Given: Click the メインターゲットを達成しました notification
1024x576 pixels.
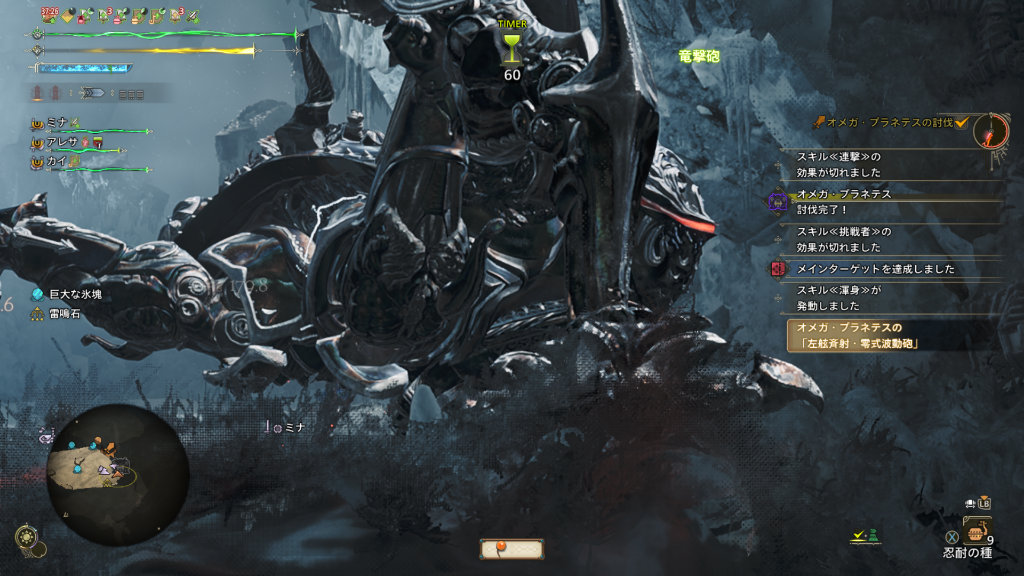Looking at the screenshot, I should [x=875, y=269].
